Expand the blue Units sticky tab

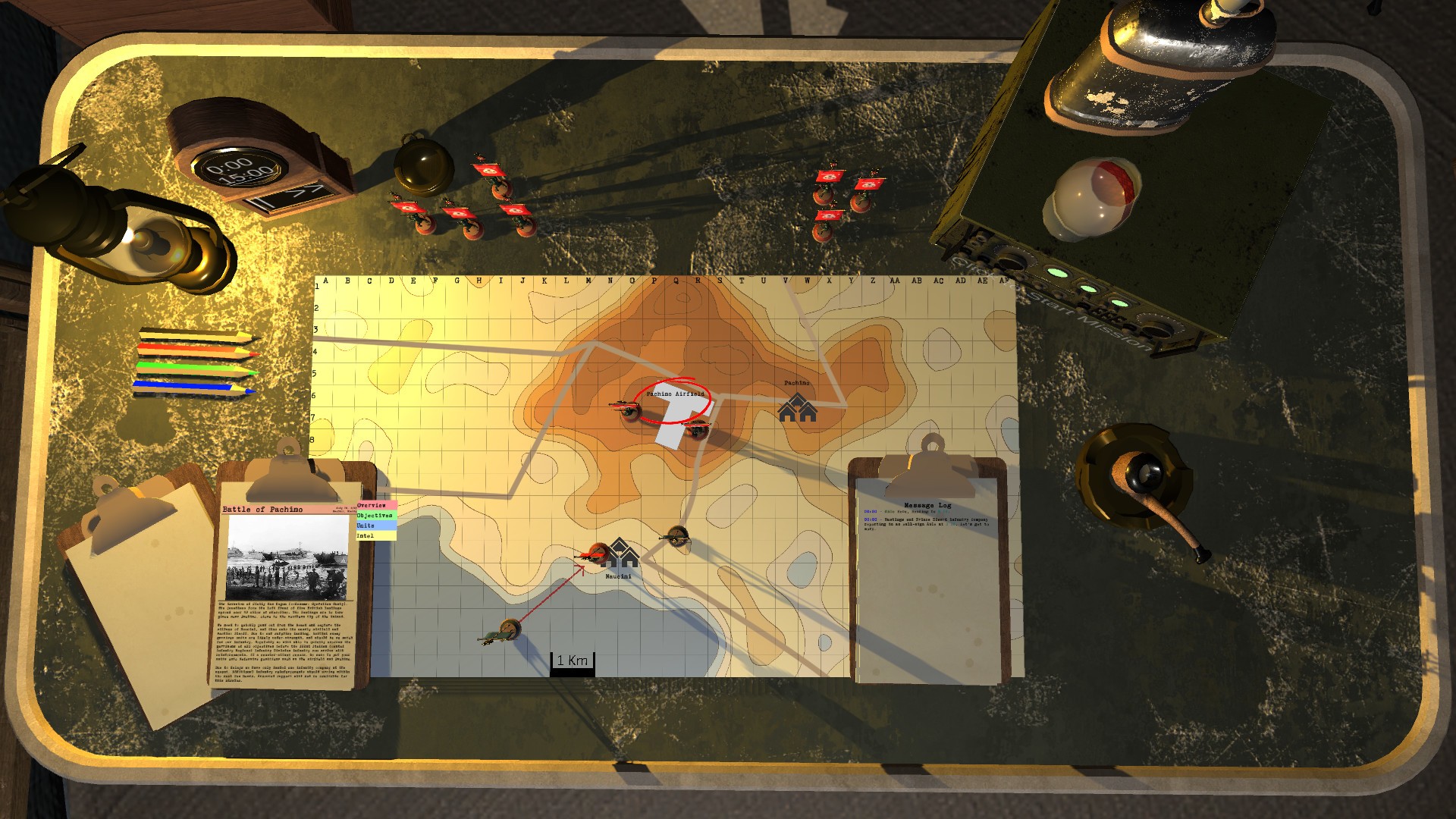point(377,526)
